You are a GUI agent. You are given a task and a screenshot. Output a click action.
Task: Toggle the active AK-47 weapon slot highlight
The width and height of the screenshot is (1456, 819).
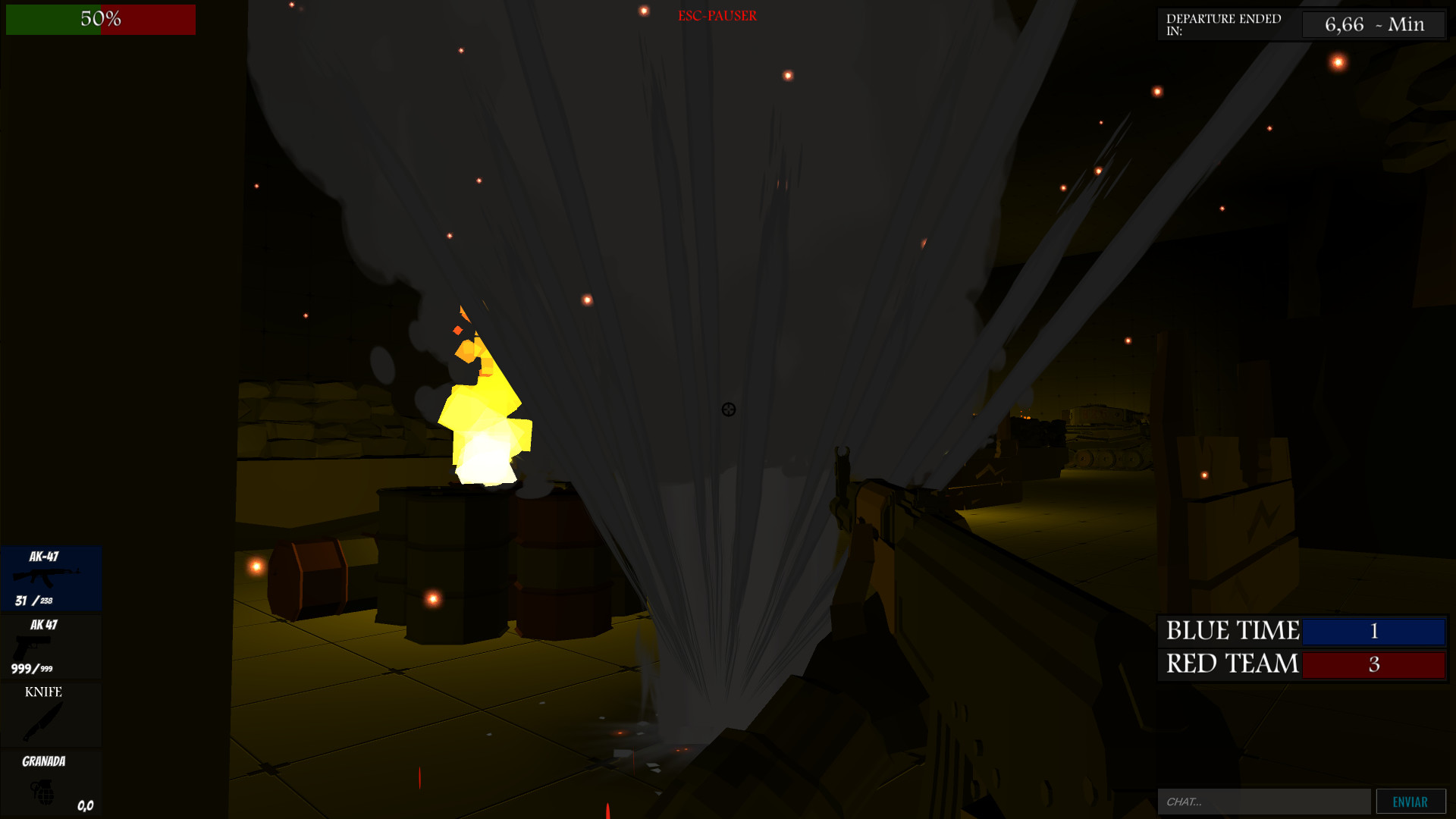pos(52,579)
